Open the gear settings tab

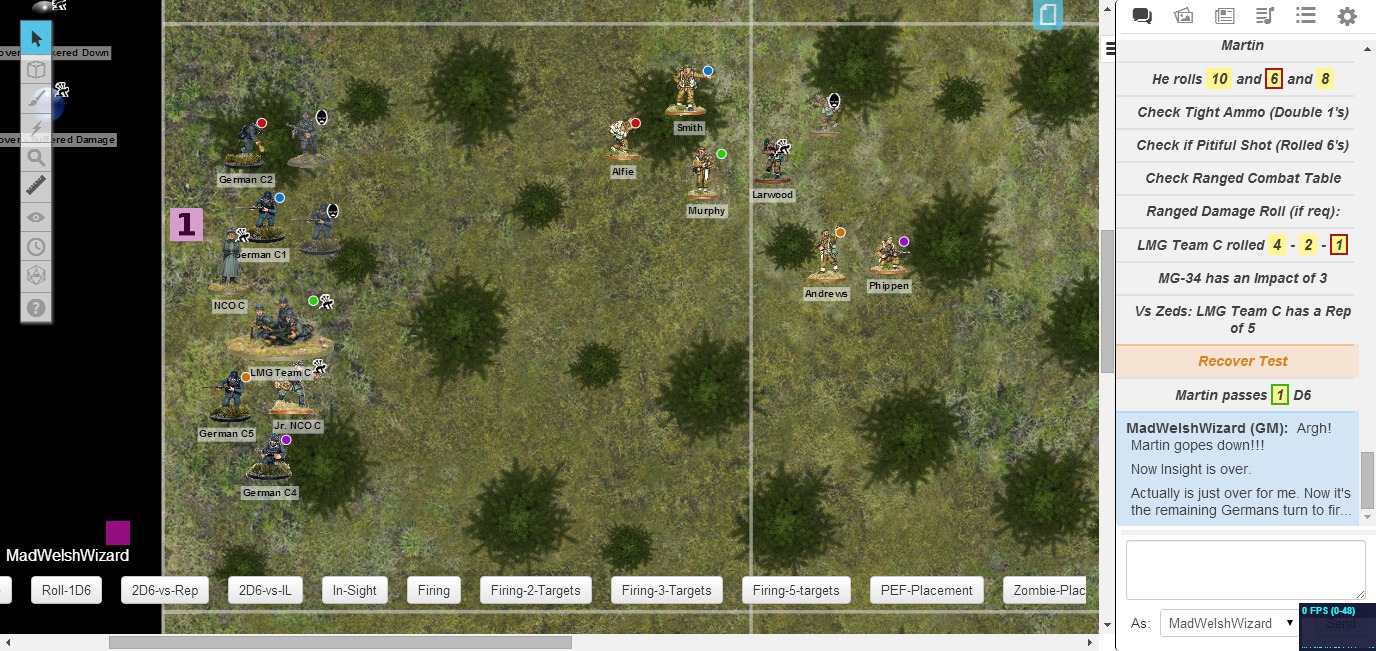tap(1347, 16)
